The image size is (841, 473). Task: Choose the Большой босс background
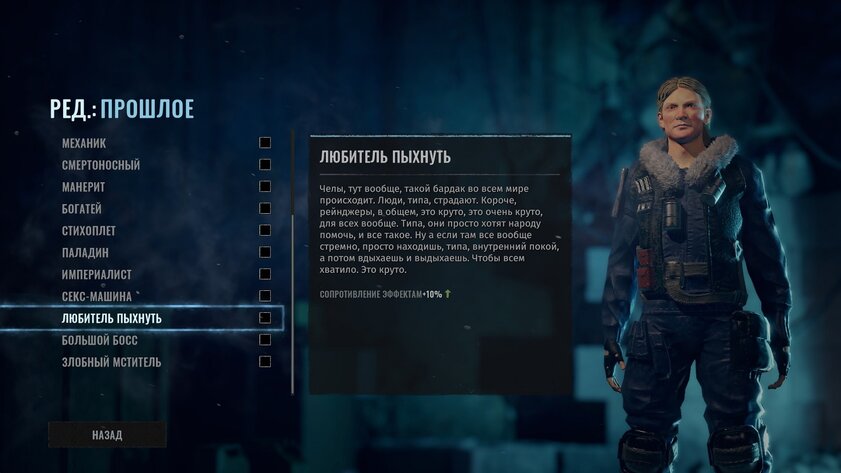click(100, 340)
